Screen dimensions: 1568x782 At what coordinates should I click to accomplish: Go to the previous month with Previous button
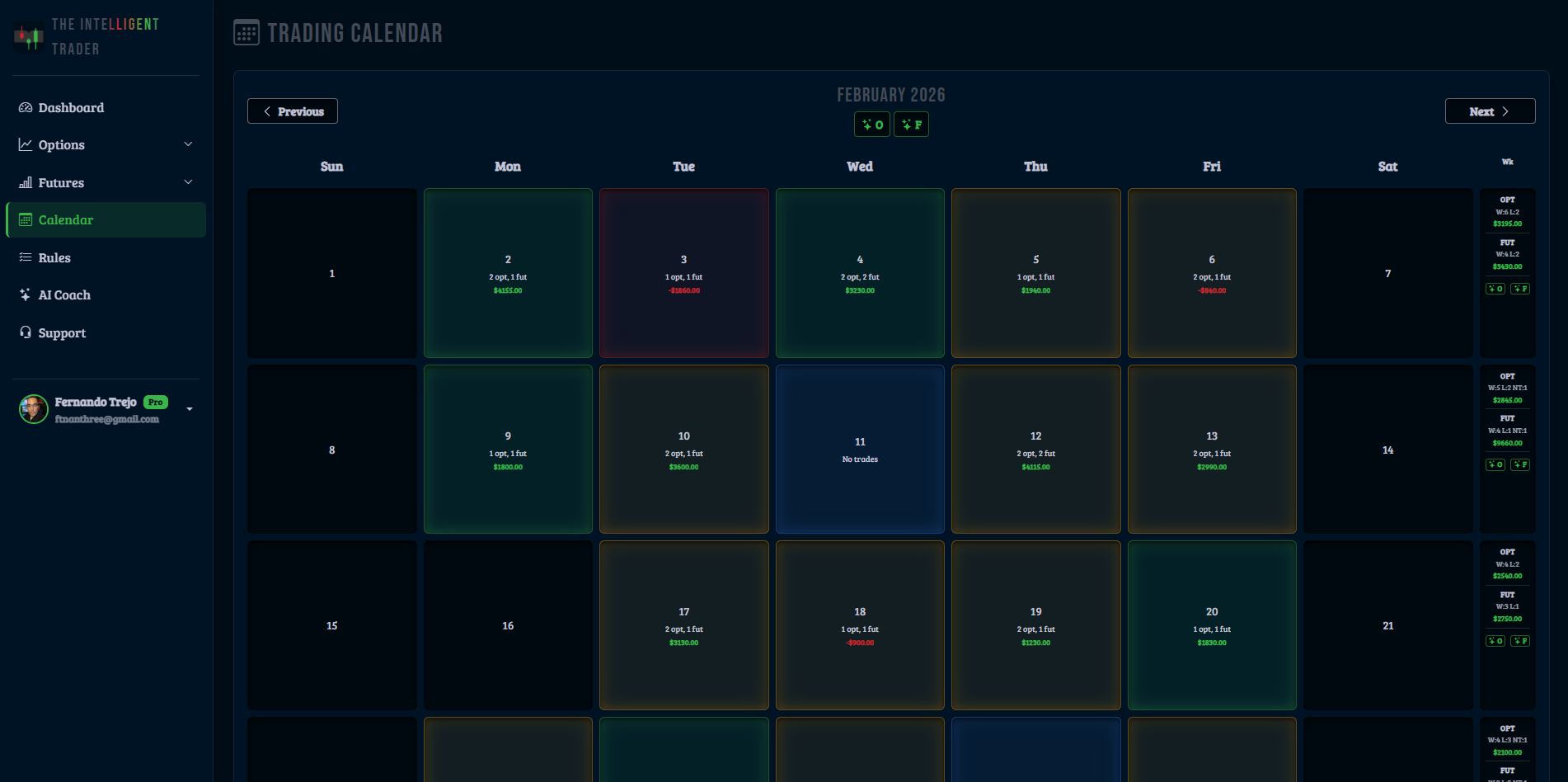(x=292, y=111)
